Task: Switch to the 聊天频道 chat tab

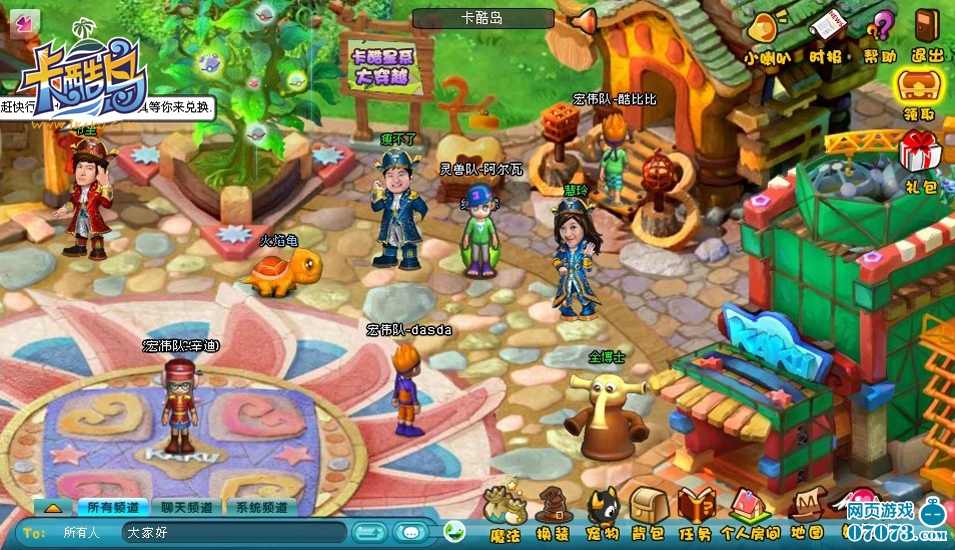Action: [x=186, y=508]
